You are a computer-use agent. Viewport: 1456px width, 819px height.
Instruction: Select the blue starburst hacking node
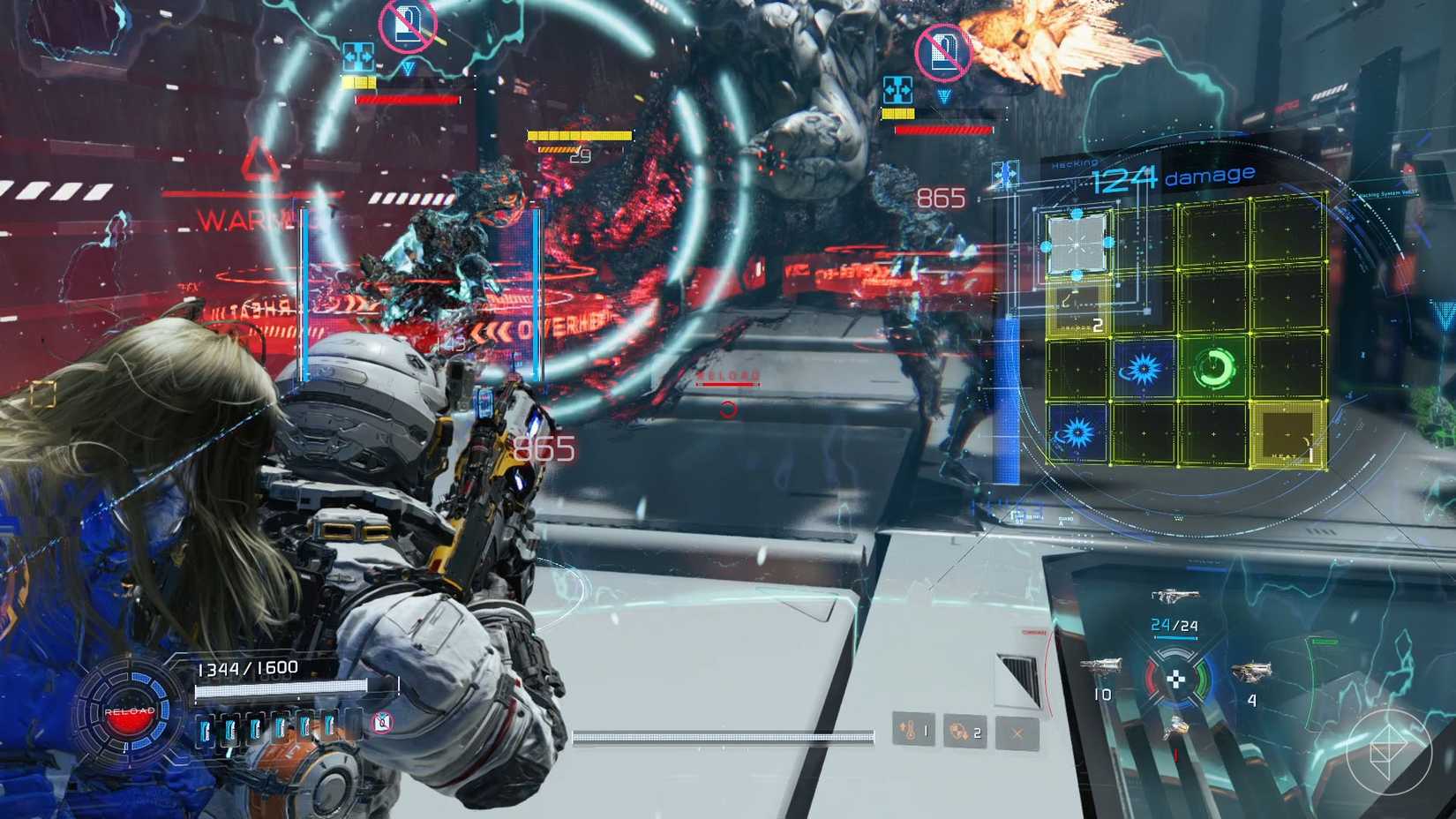[1144, 369]
